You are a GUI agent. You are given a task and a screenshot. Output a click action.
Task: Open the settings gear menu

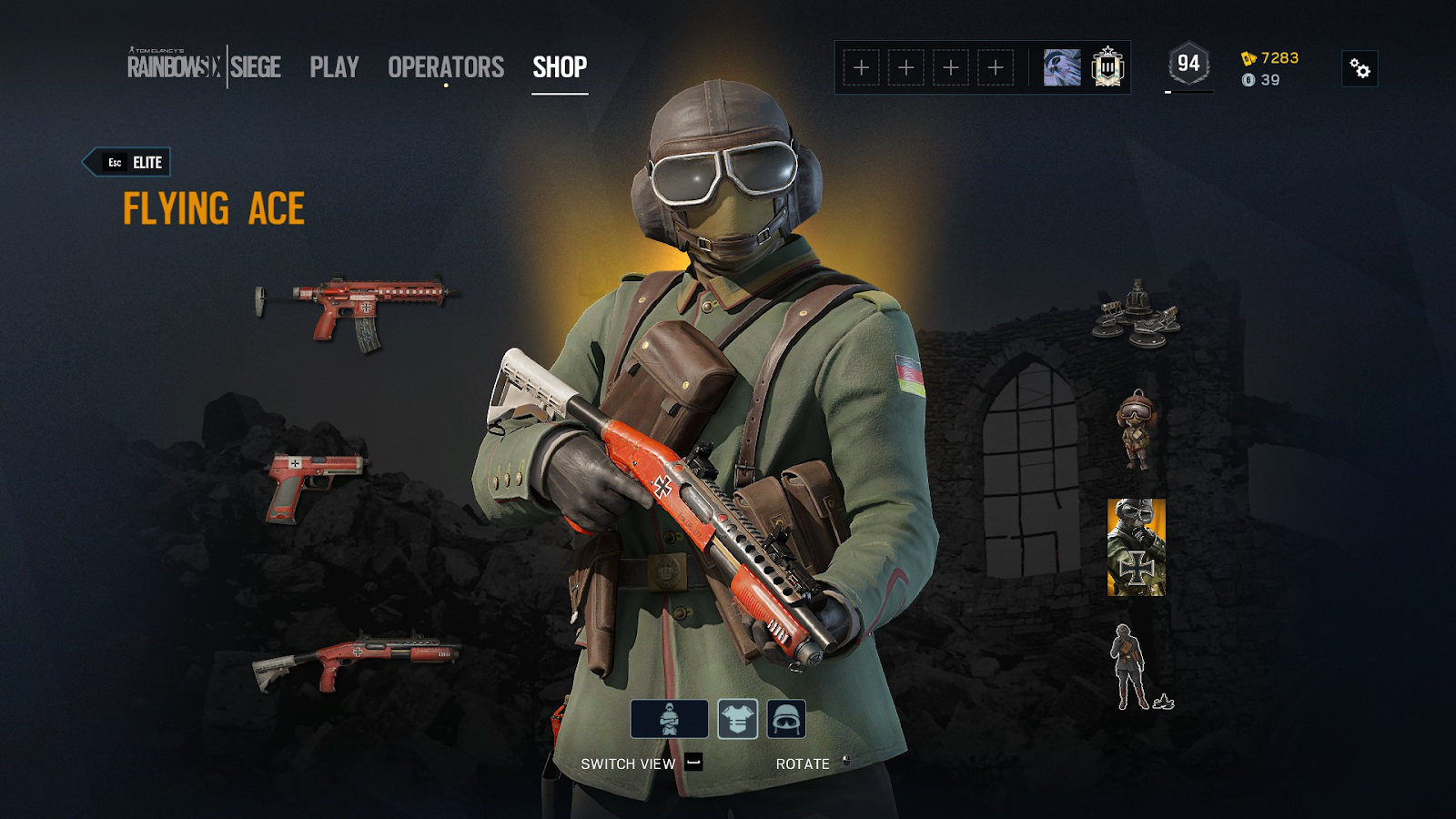[1360, 68]
